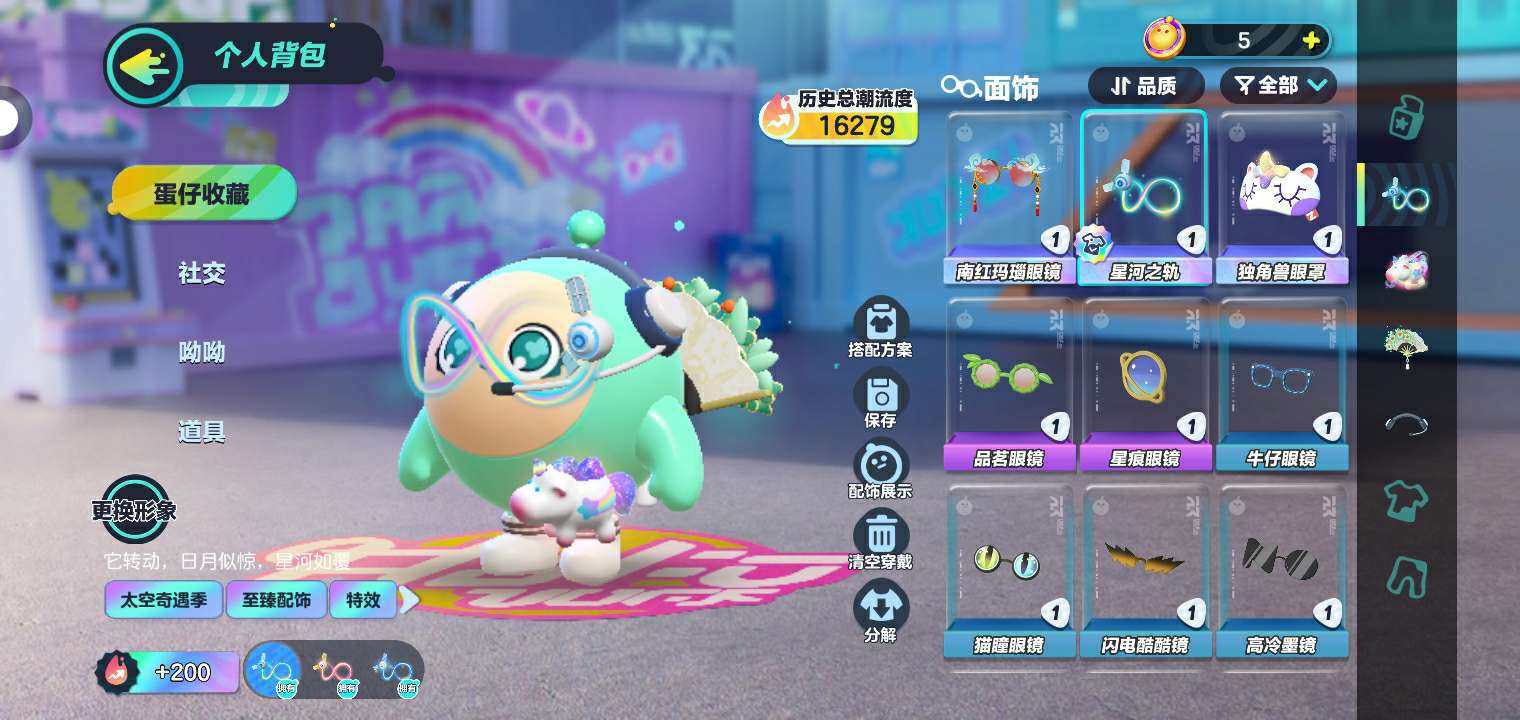Add coins with the plus button
1520x720 pixels.
[x=1311, y=41]
